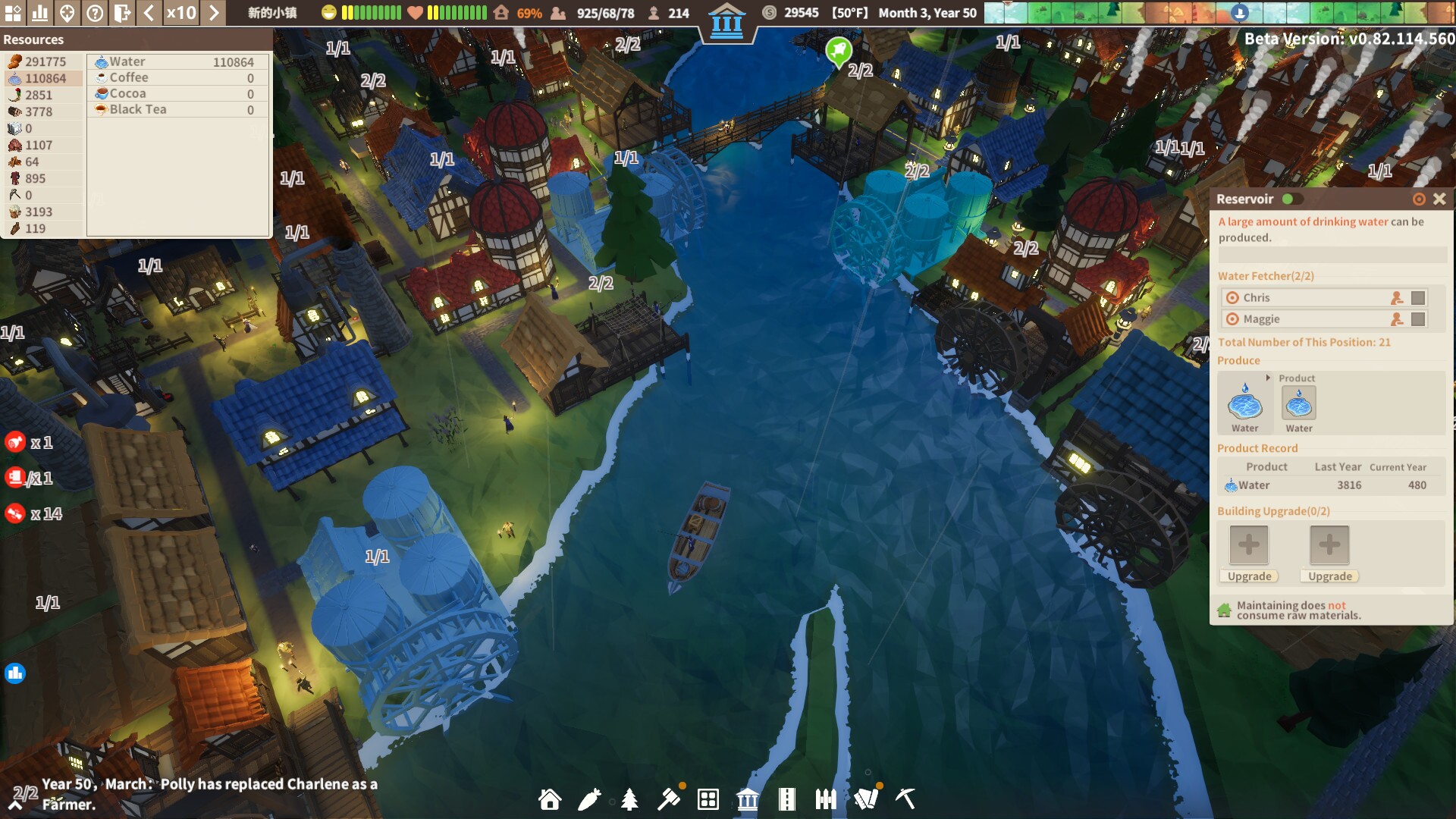Viewport: 1456px width, 819px height.
Task: Open the residential buildings build menu
Action: click(549, 799)
